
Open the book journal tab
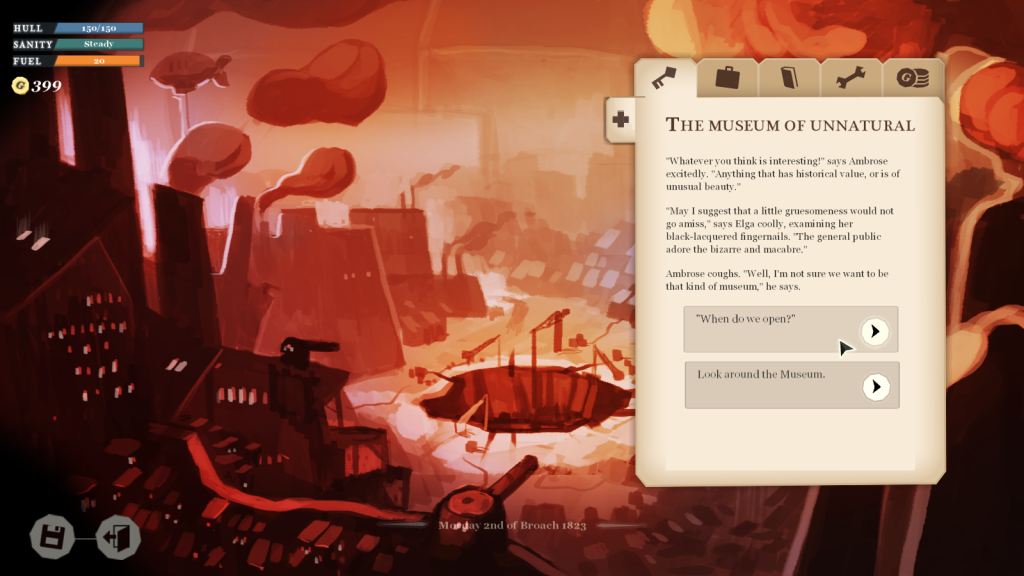789,77
